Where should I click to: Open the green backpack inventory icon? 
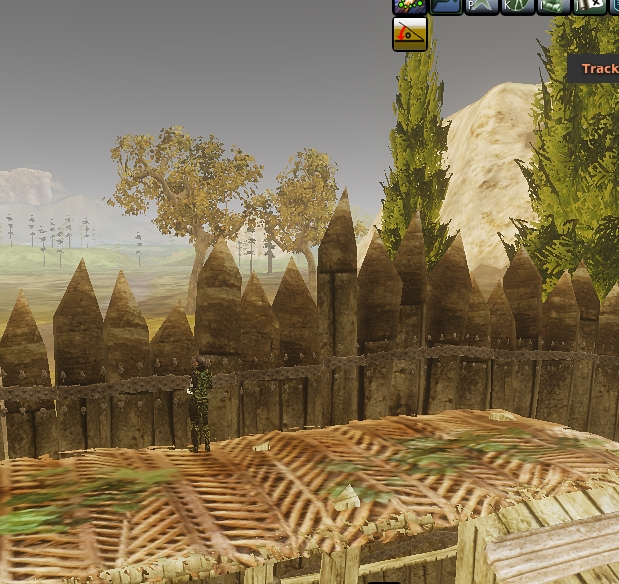tap(553, 6)
